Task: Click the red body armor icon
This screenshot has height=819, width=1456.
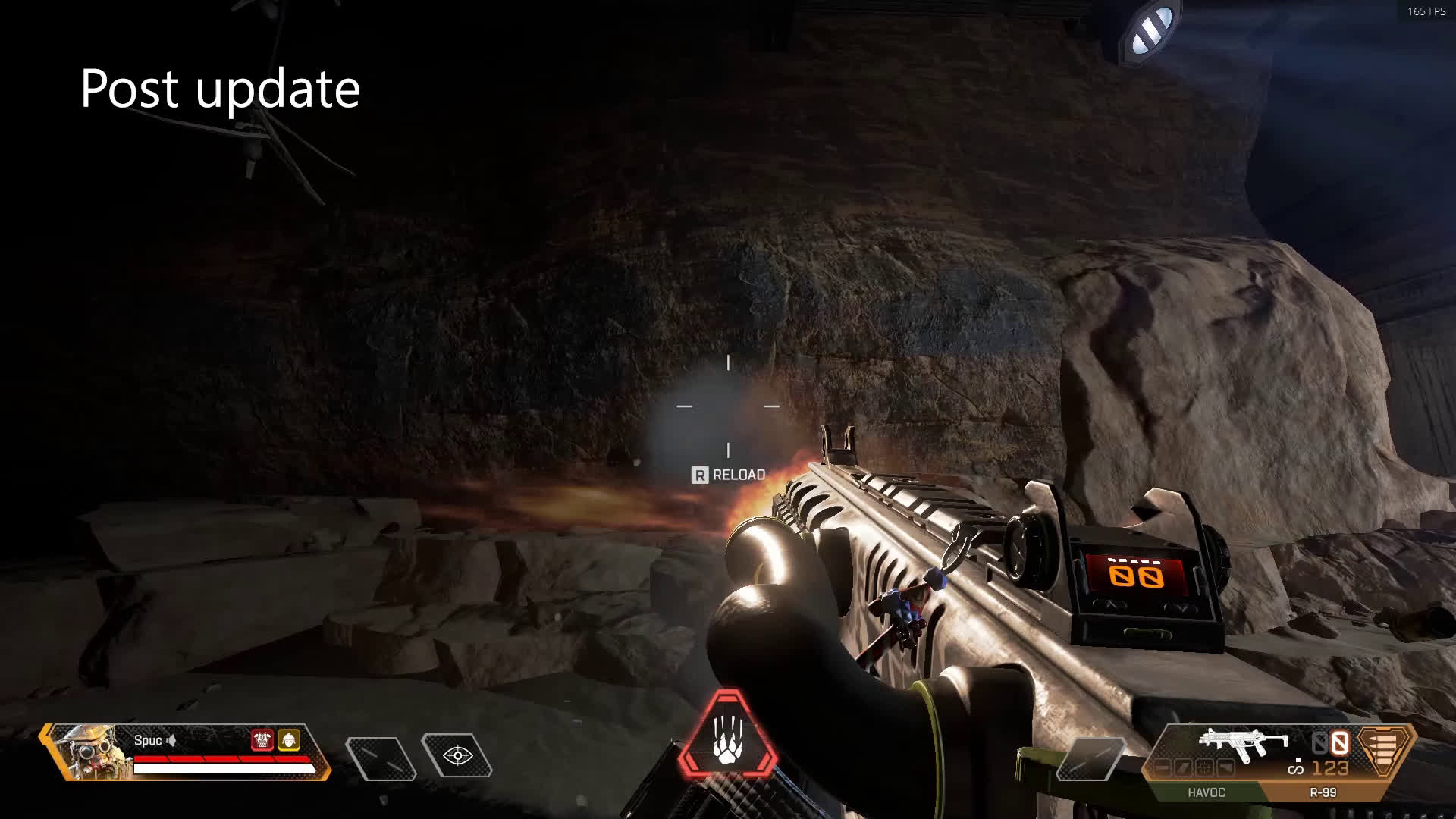Action: click(262, 740)
